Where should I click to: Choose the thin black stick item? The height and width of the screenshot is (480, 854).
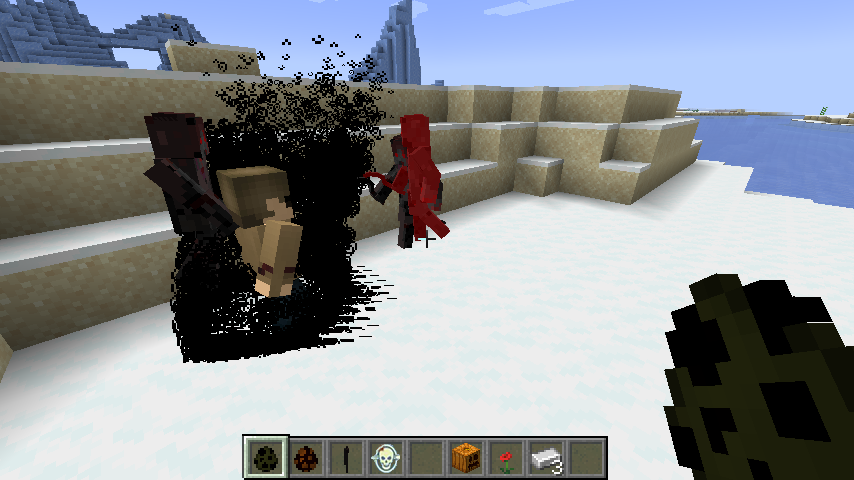point(346,458)
